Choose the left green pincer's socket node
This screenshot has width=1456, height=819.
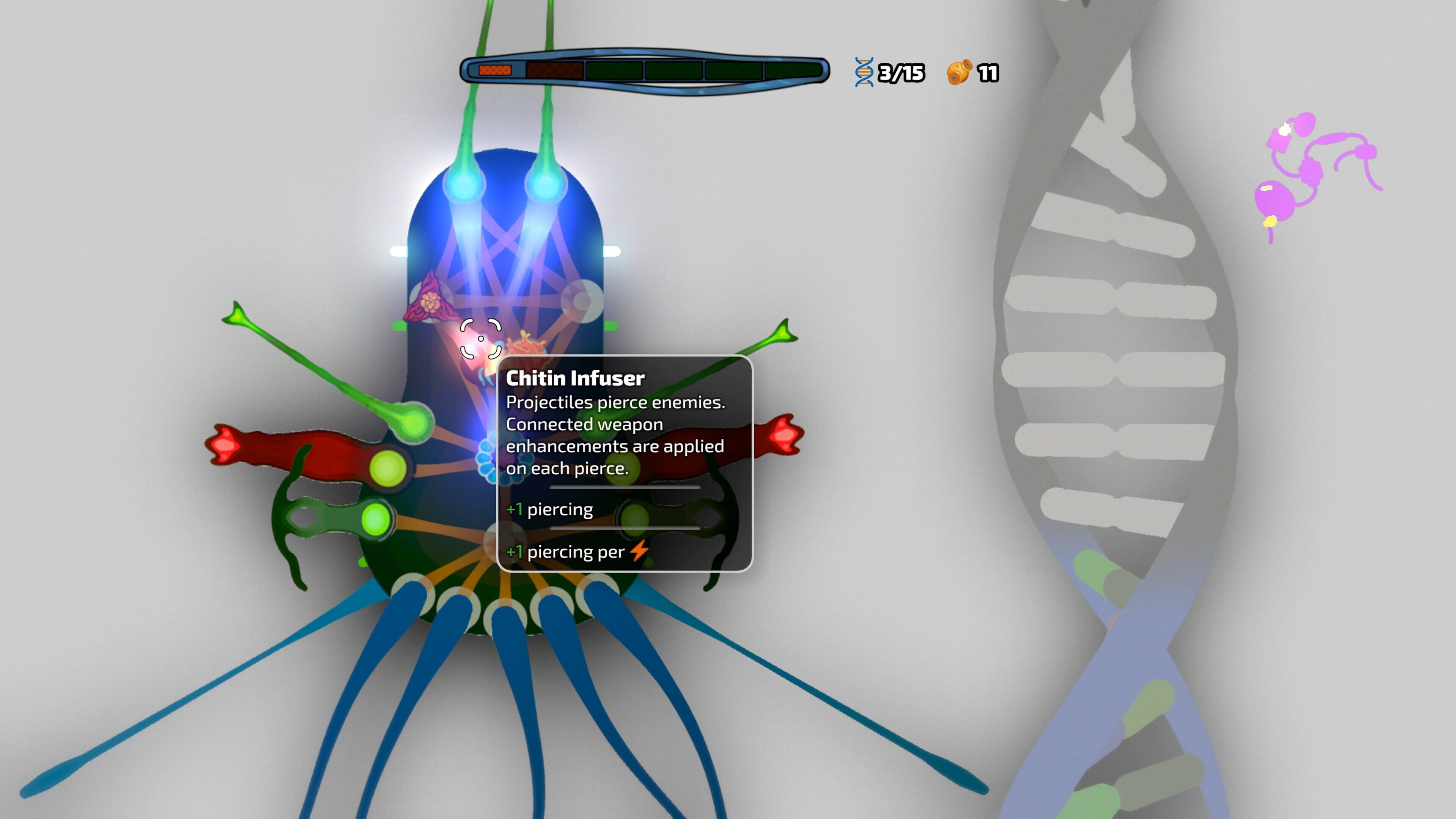375,519
